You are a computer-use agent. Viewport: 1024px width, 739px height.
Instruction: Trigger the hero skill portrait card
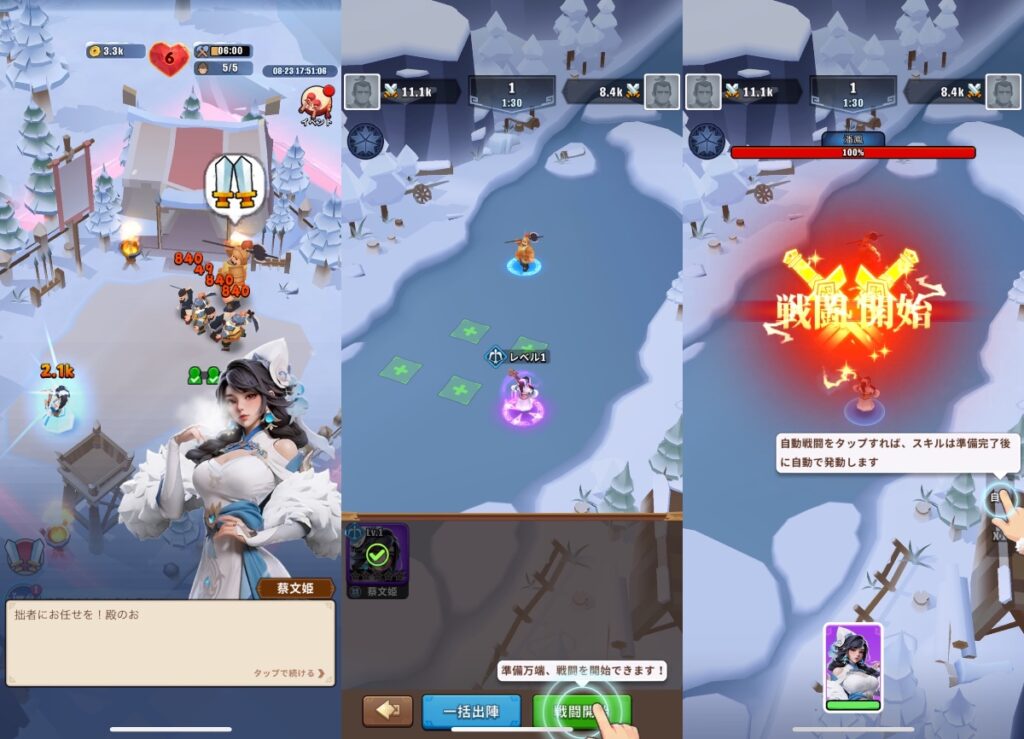pos(853,667)
